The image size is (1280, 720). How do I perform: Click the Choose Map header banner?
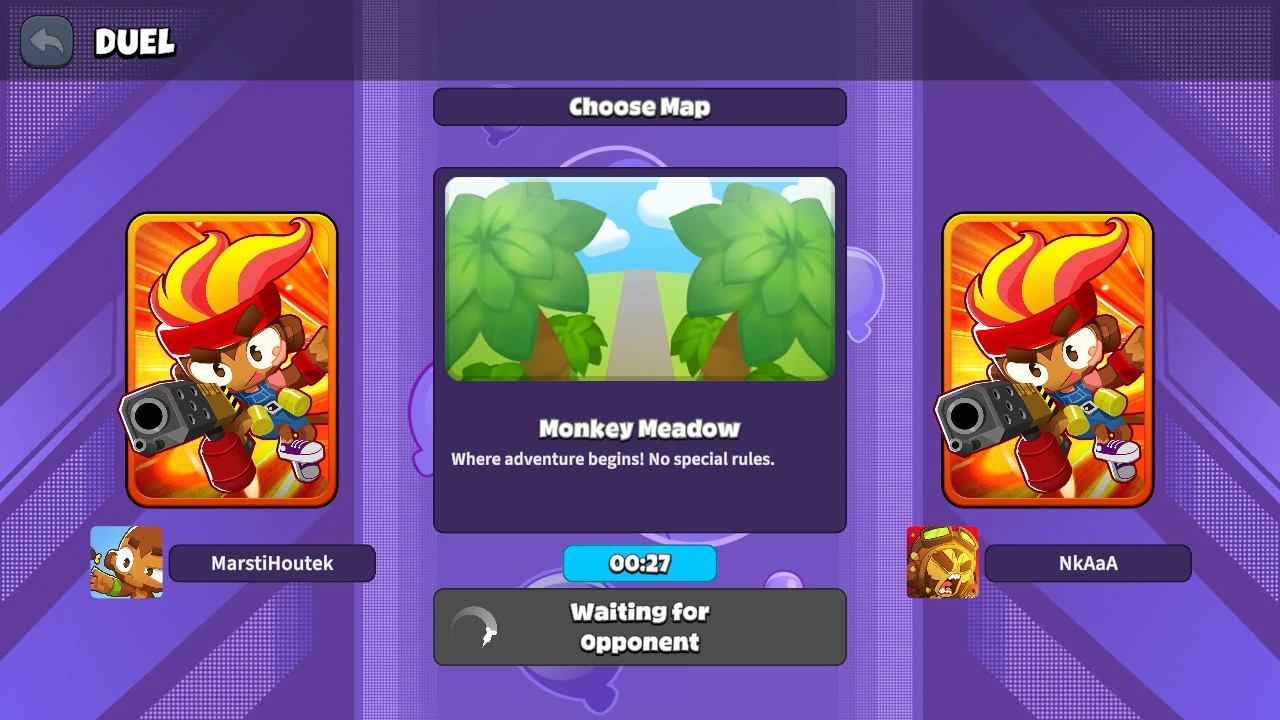[639, 107]
